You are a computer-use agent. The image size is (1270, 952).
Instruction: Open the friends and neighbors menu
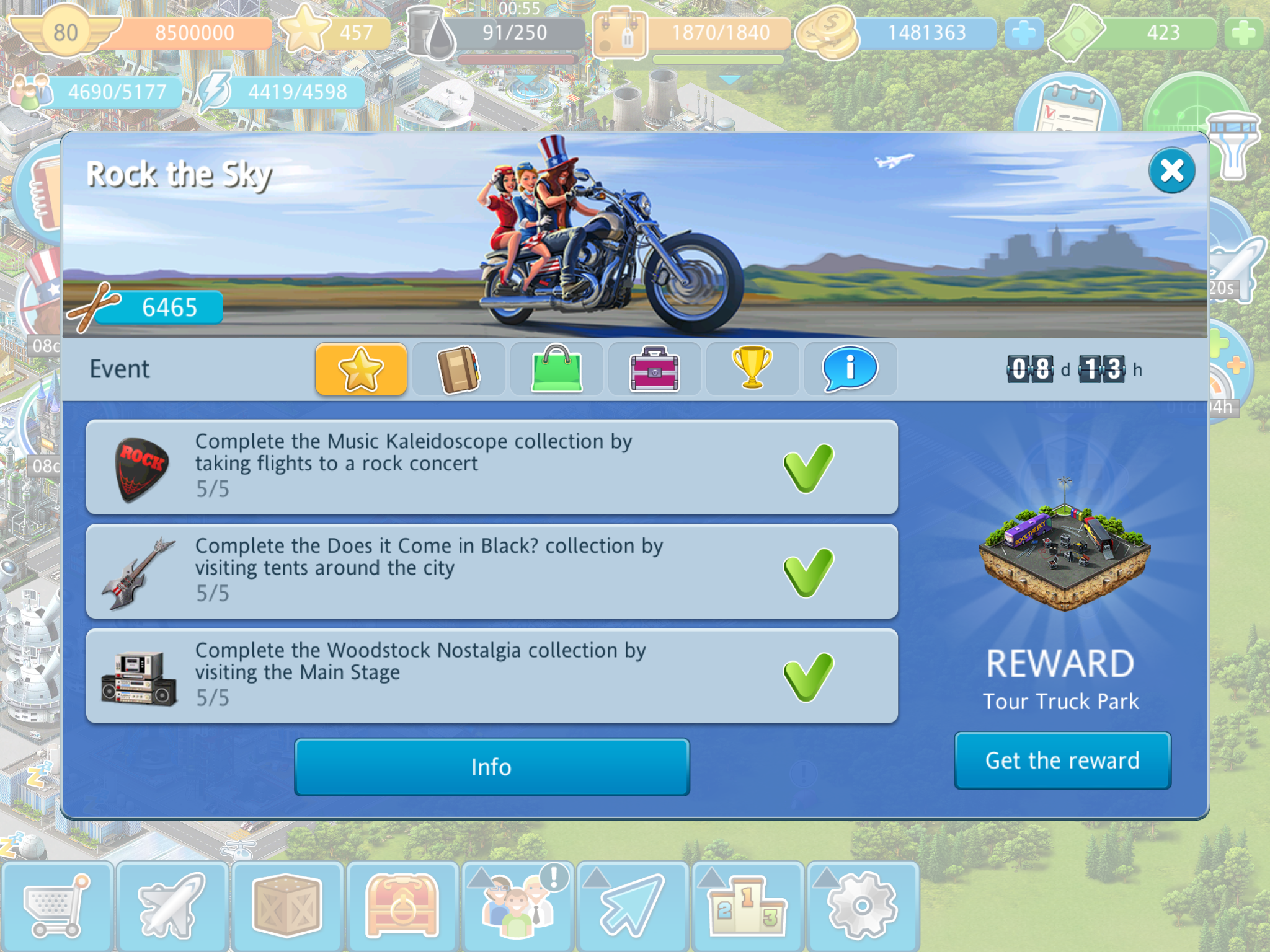tap(518, 906)
